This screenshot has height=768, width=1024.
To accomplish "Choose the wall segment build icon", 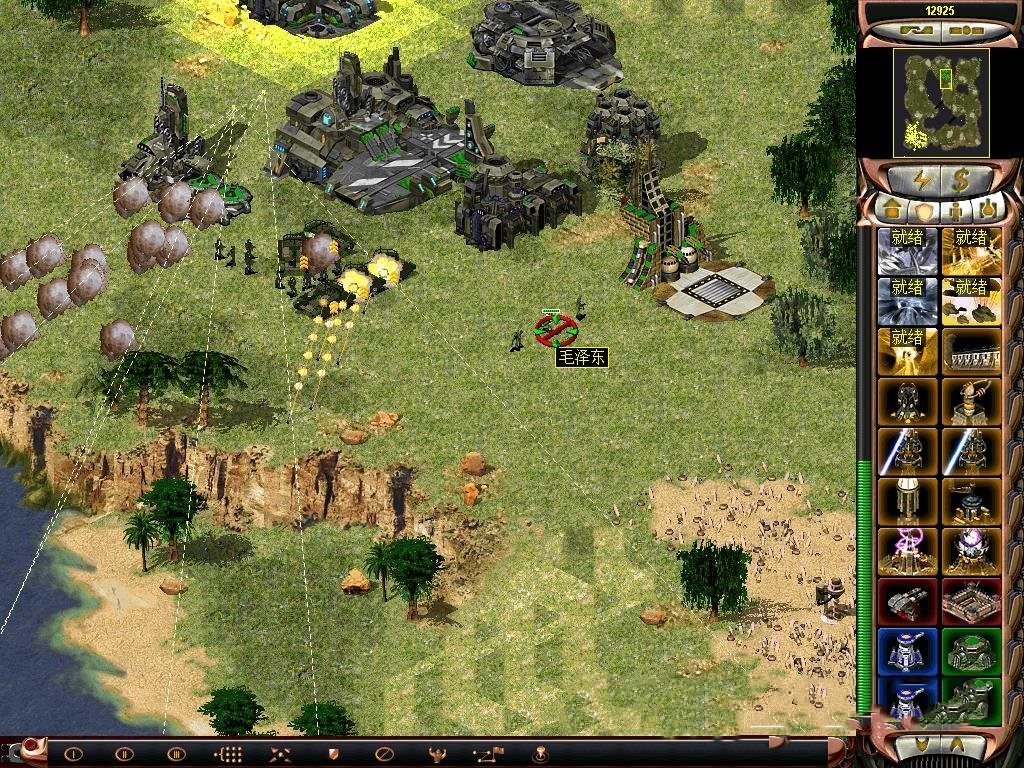I will (x=971, y=351).
